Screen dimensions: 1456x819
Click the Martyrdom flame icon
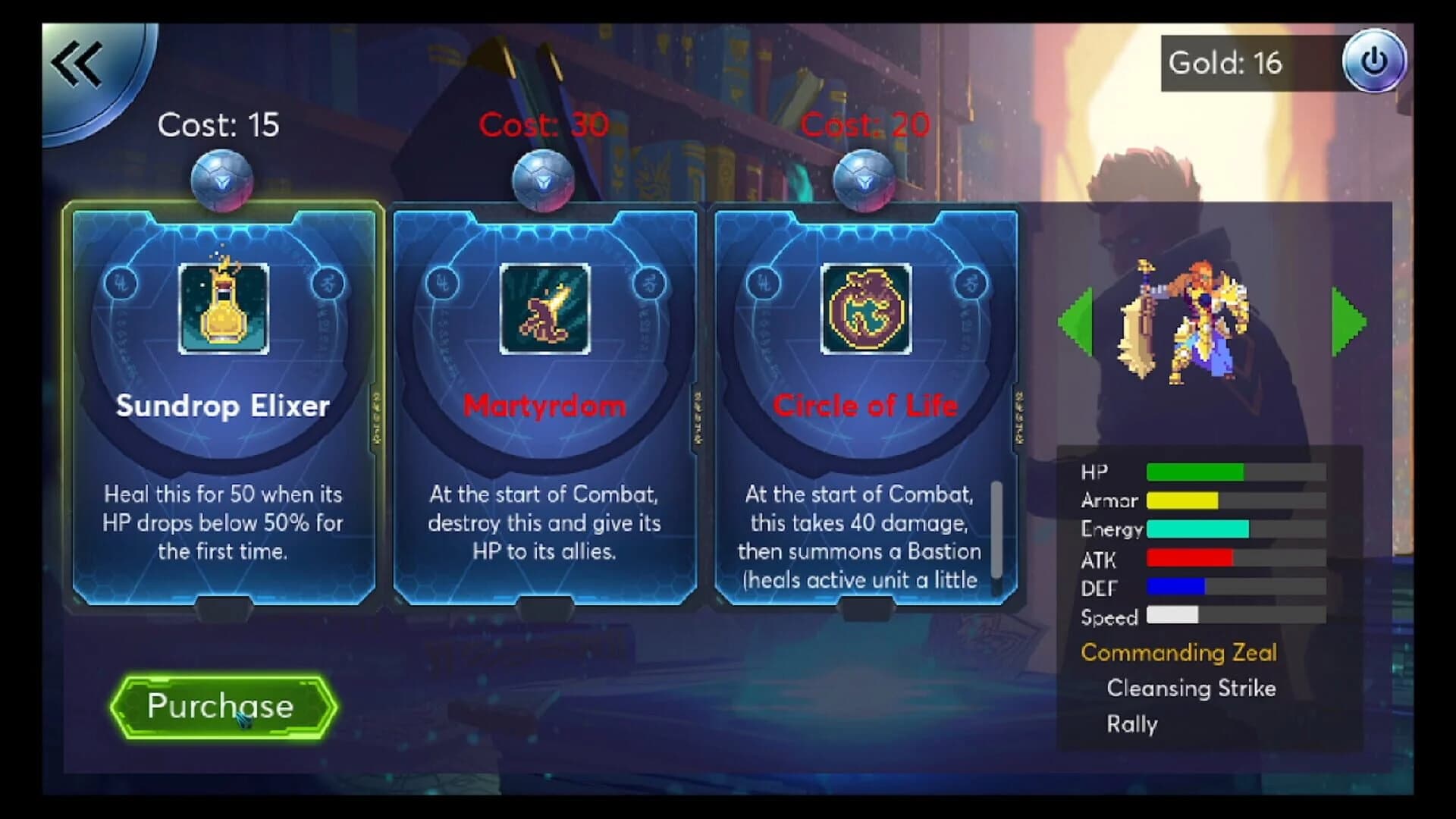point(543,308)
